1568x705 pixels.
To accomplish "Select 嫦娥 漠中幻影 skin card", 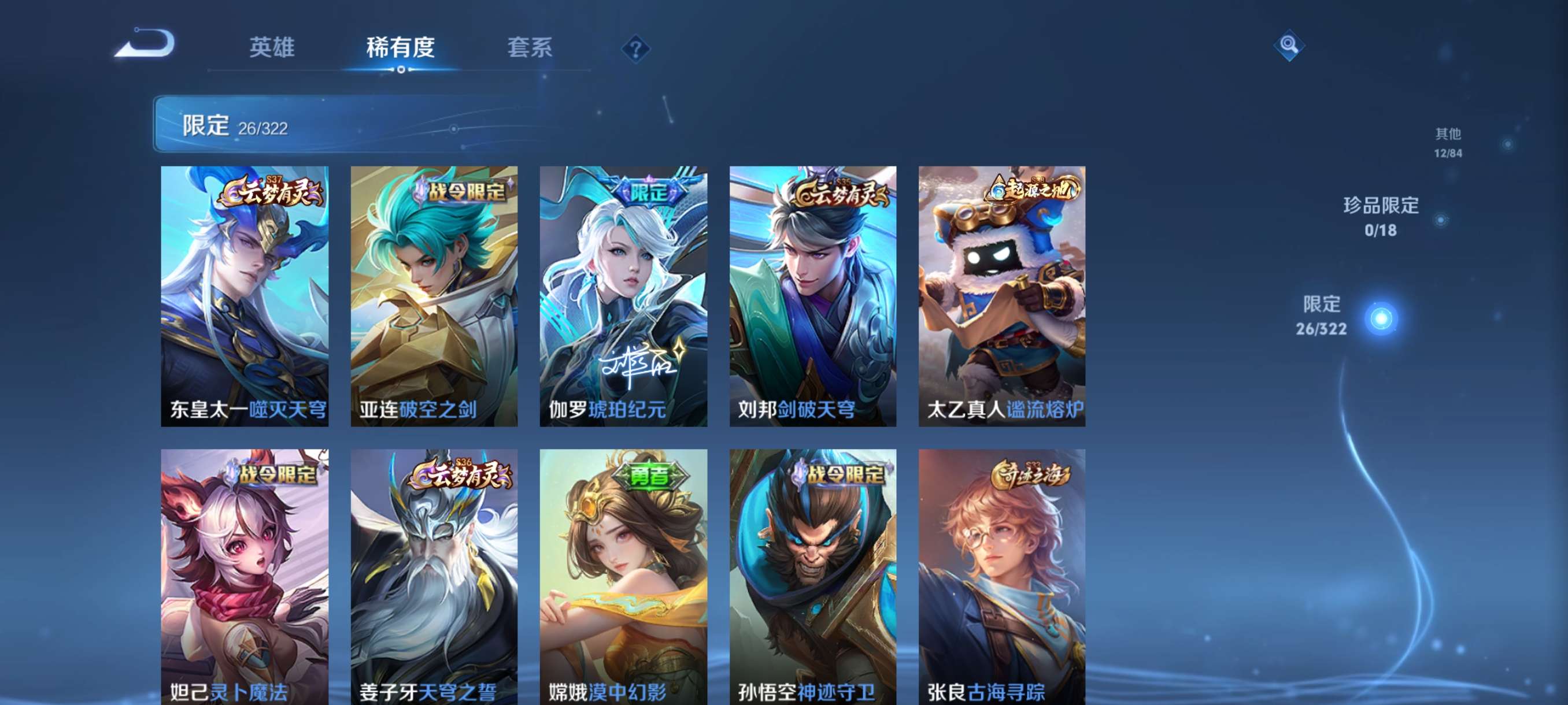I will click(623, 577).
